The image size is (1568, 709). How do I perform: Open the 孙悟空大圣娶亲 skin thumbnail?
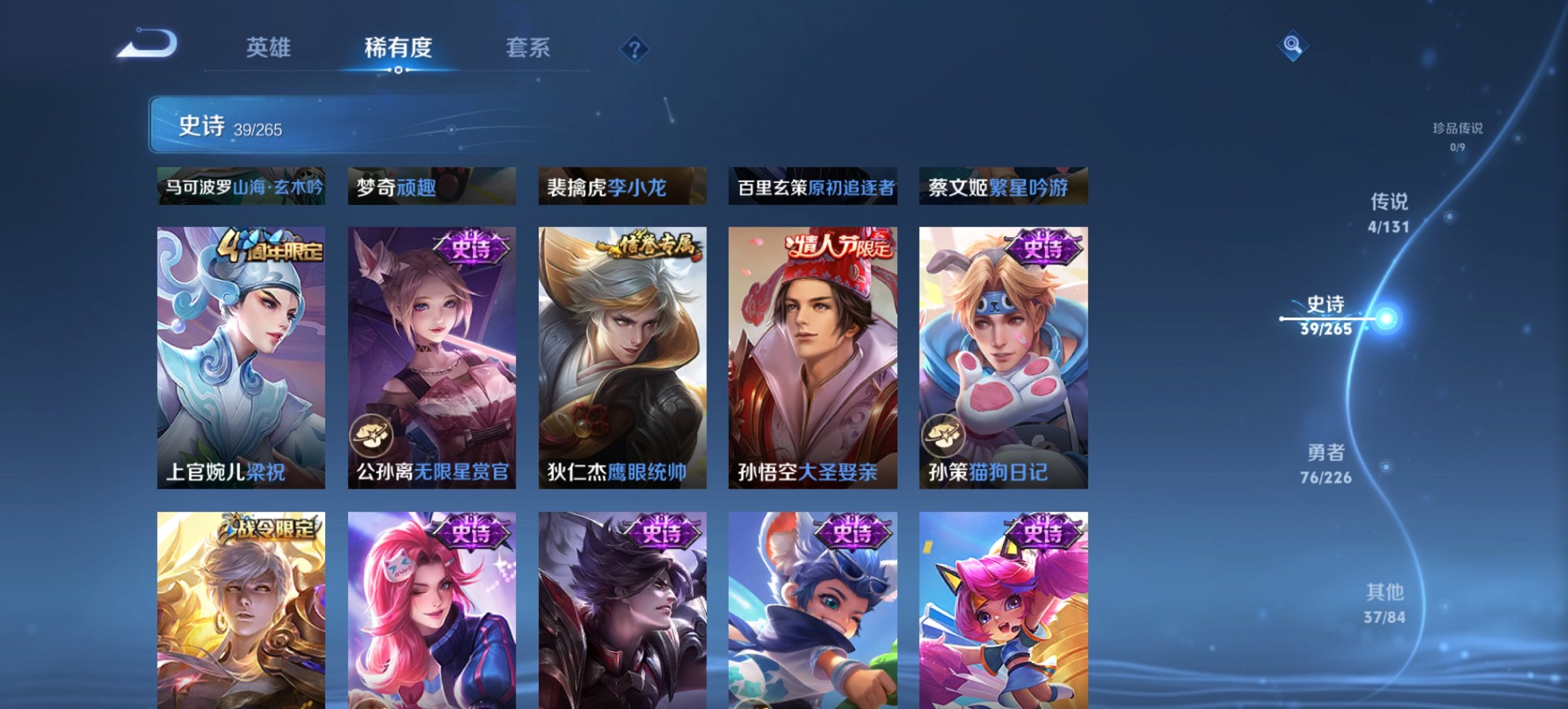click(812, 352)
